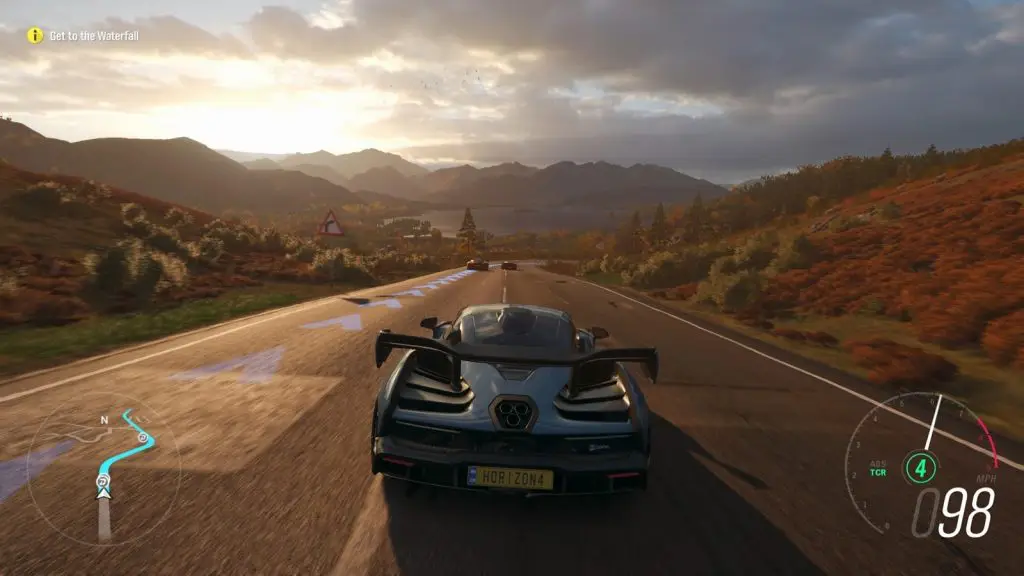Open the circular minimap
The height and width of the screenshot is (576, 1024).
103,470
